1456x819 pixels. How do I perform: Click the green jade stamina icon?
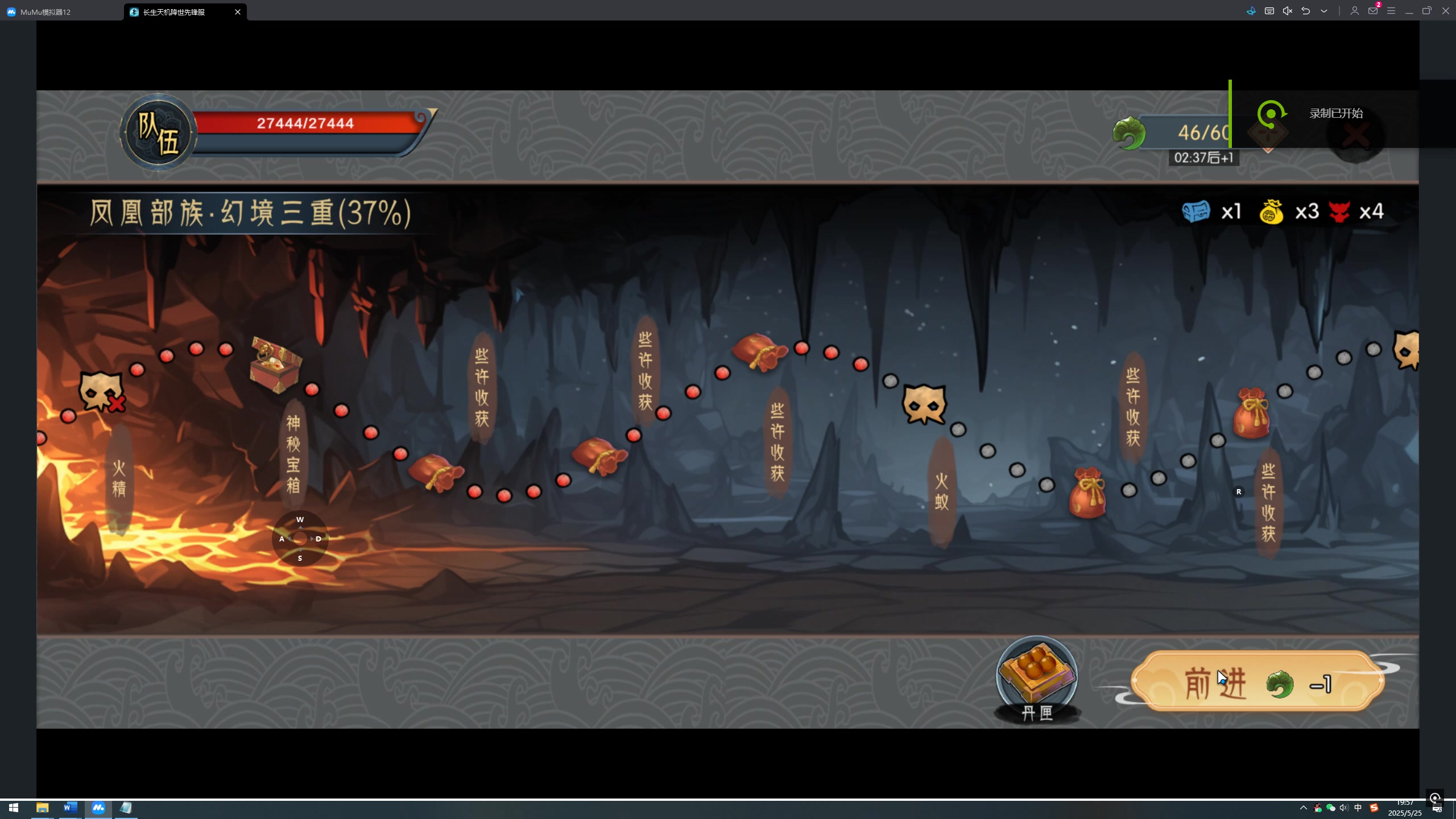coord(1129,133)
